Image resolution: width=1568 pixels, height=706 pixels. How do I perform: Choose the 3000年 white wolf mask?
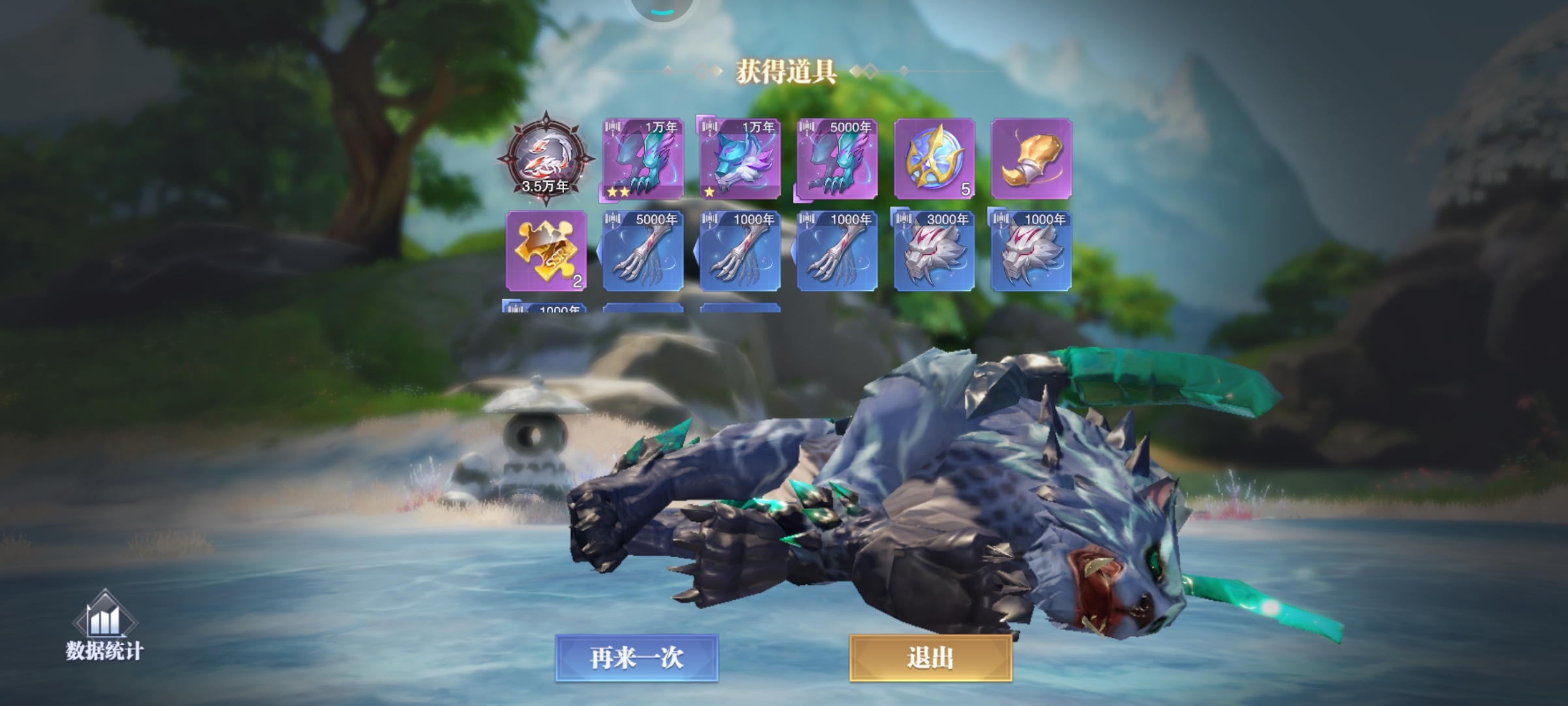coord(934,251)
